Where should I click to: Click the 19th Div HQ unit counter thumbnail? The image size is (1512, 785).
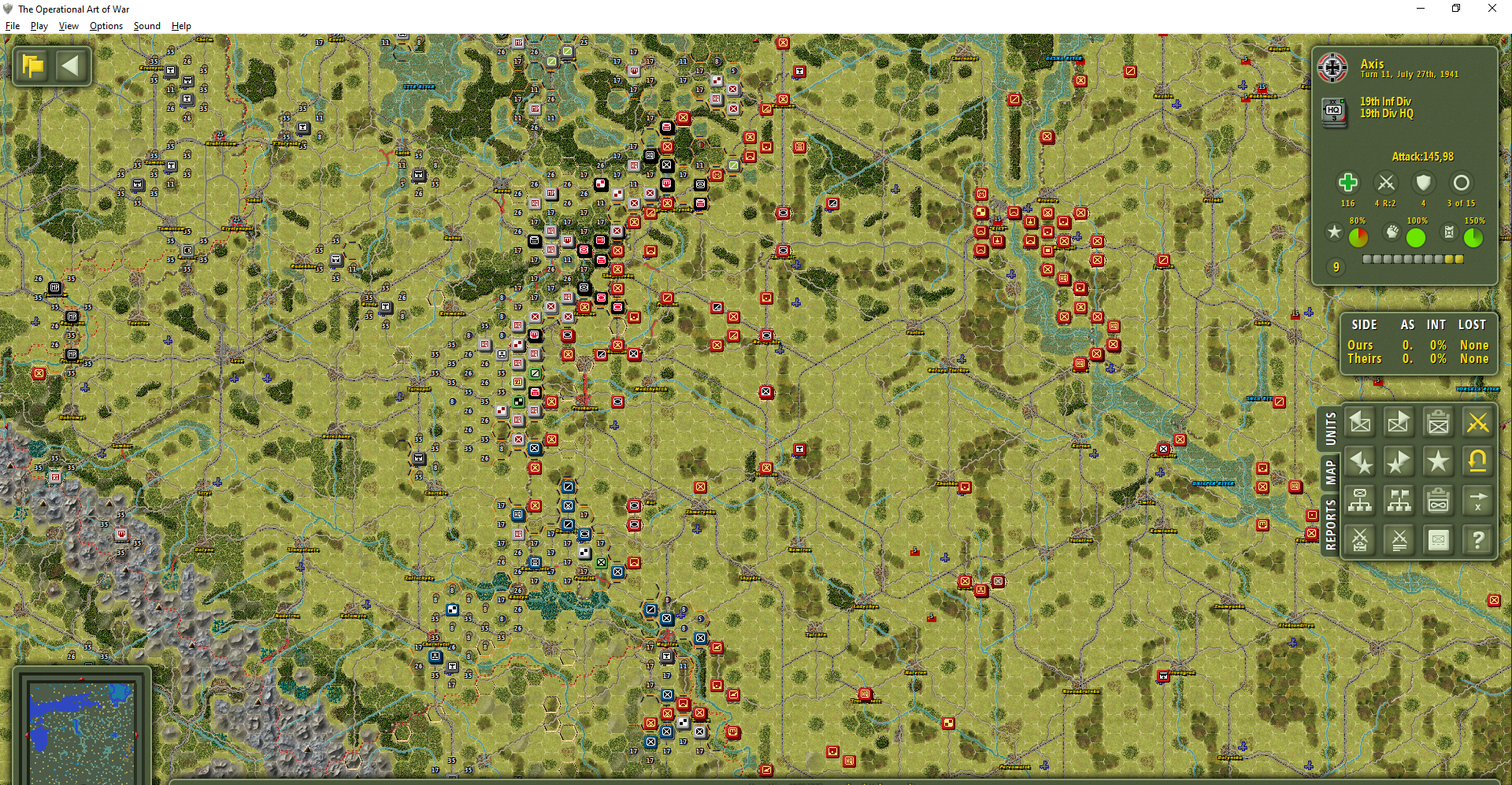[x=1334, y=111]
